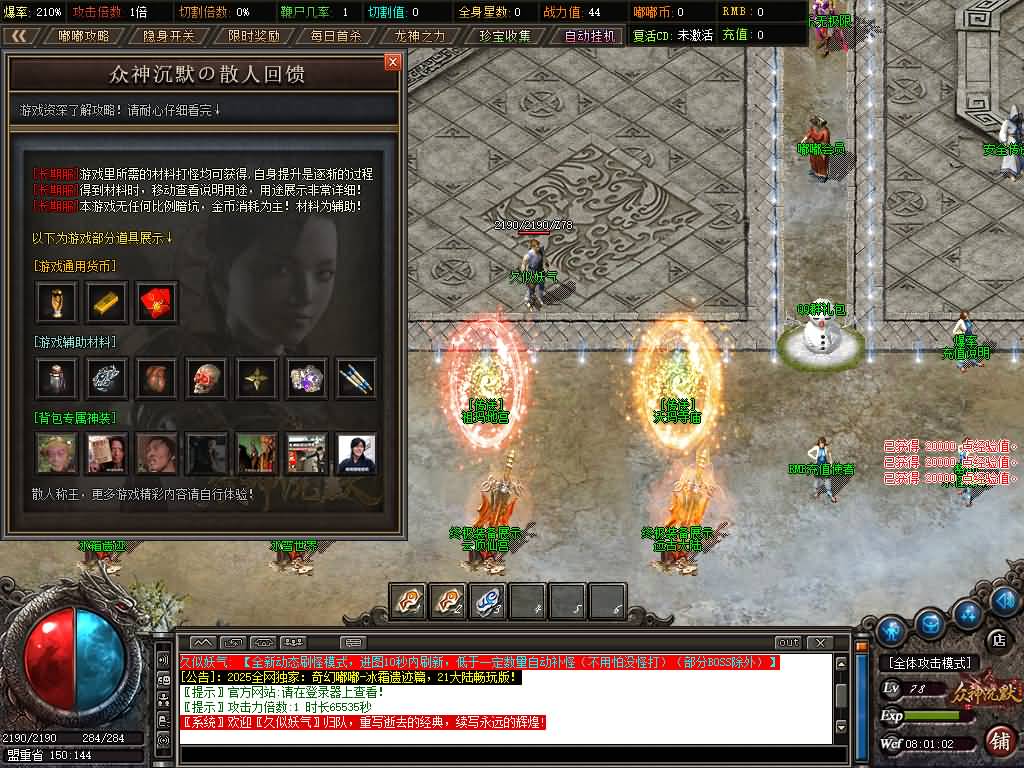The height and width of the screenshot is (768, 1024).
Task: Activate 自动挂机 auto-battle
Action: 588,36
